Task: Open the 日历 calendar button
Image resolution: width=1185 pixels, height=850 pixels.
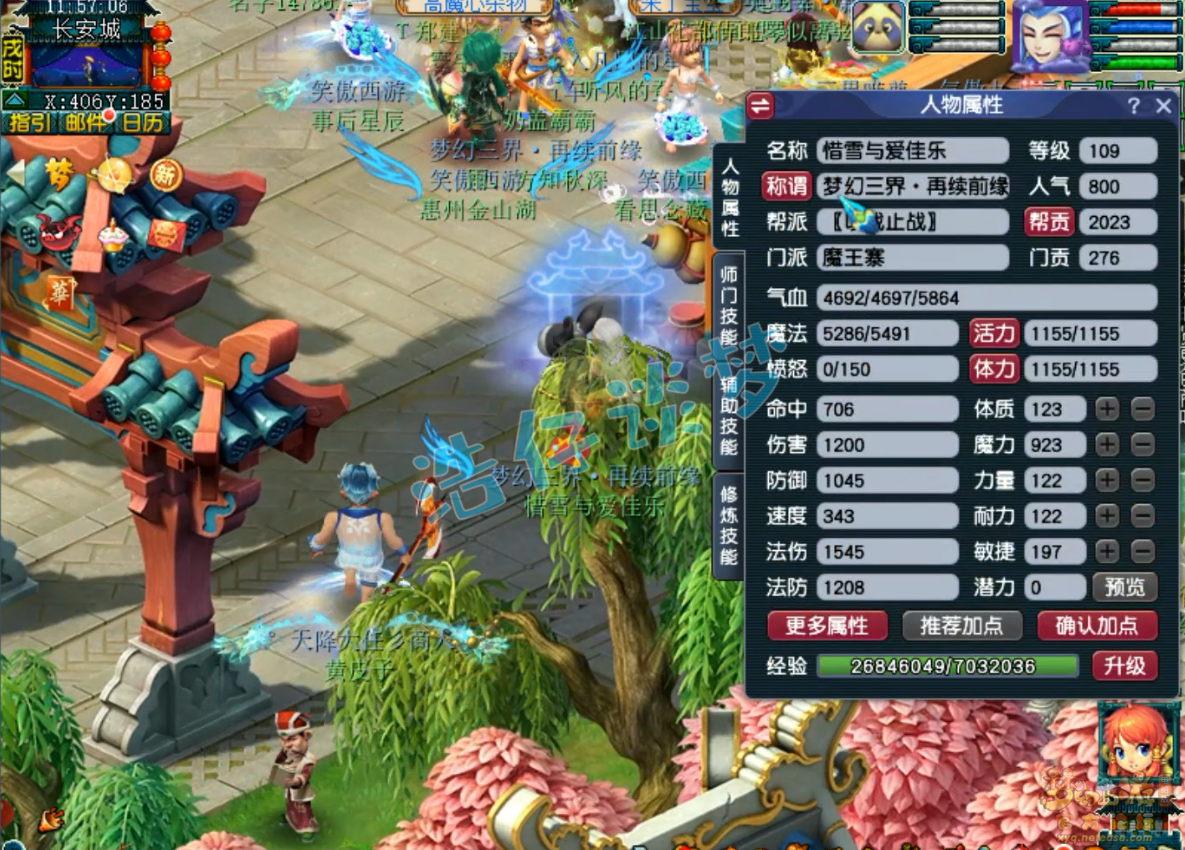Action: tap(141, 123)
